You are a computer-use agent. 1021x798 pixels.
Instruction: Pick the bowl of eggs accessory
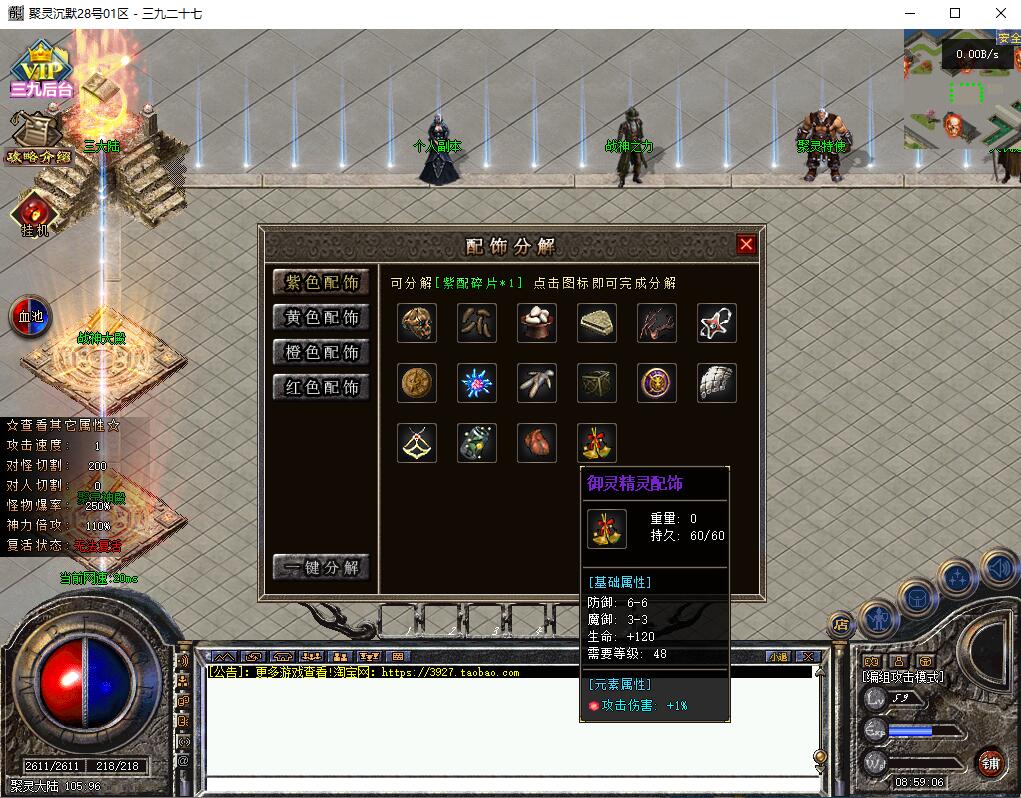click(x=537, y=323)
